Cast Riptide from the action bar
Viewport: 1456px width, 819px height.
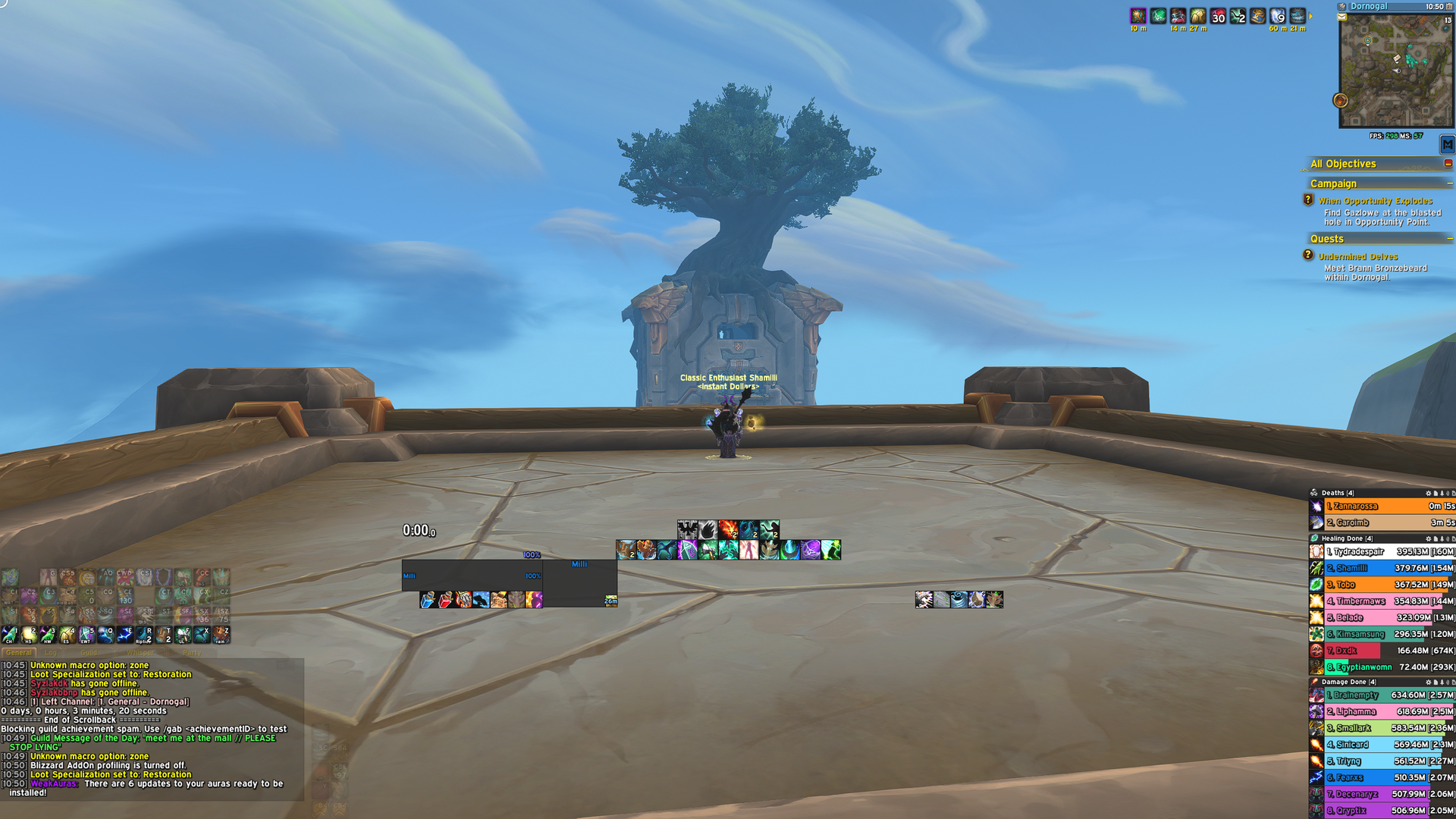point(143,635)
